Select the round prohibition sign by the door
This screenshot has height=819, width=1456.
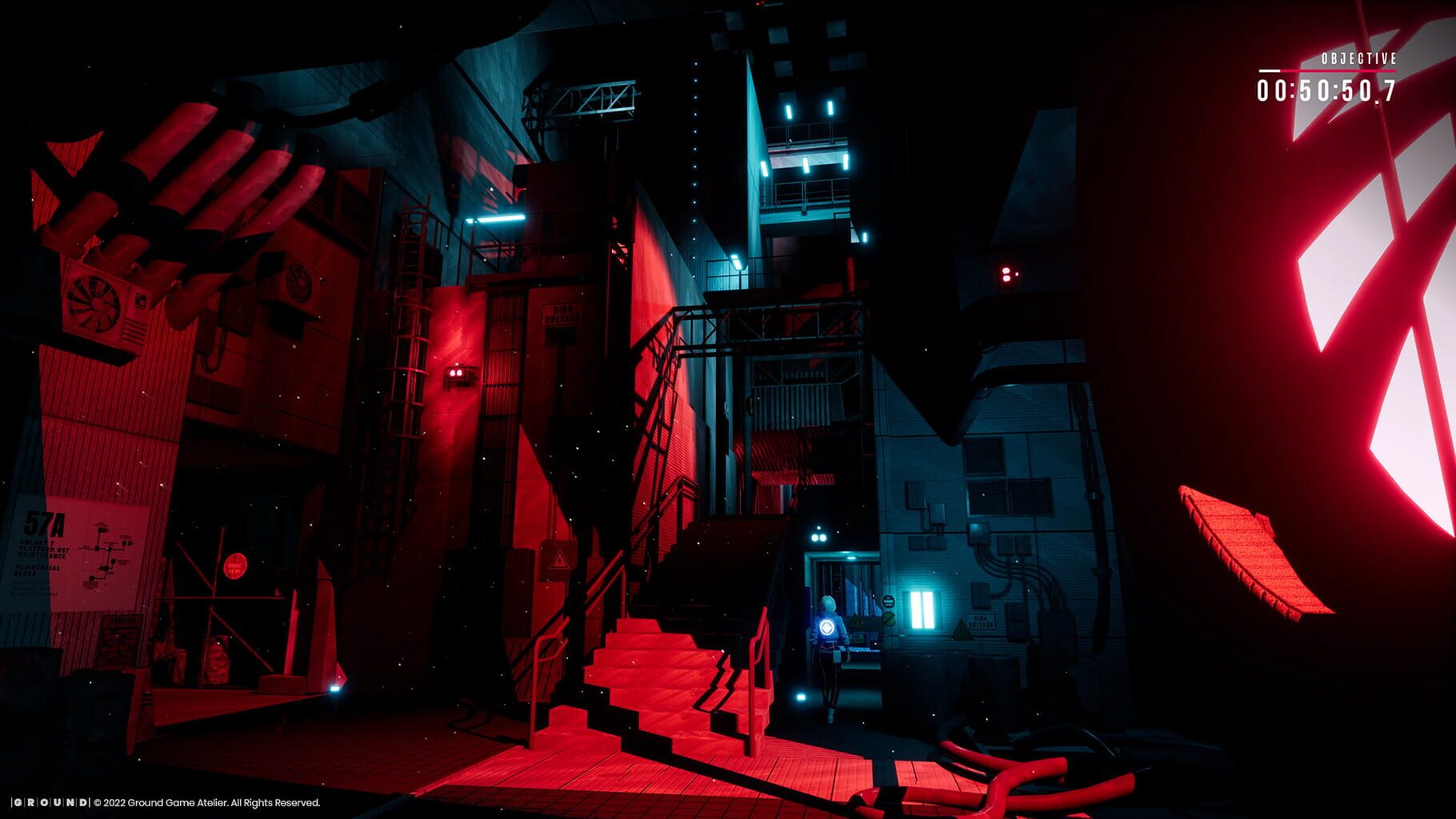[x=889, y=618]
